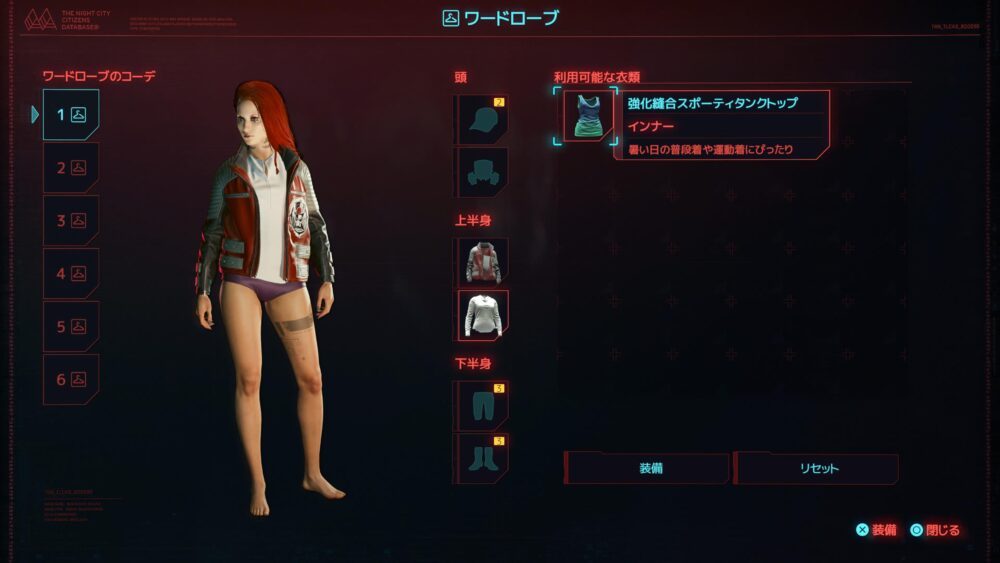Choose wardrobe outfit slot 2
The height and width of the screenshot is (563, 1000).
click(x=71, y=168)
